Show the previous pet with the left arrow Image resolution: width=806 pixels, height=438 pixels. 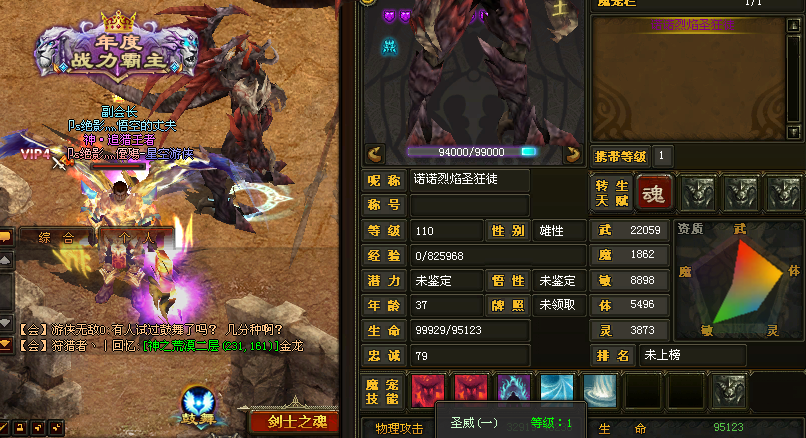pos(375,153)
